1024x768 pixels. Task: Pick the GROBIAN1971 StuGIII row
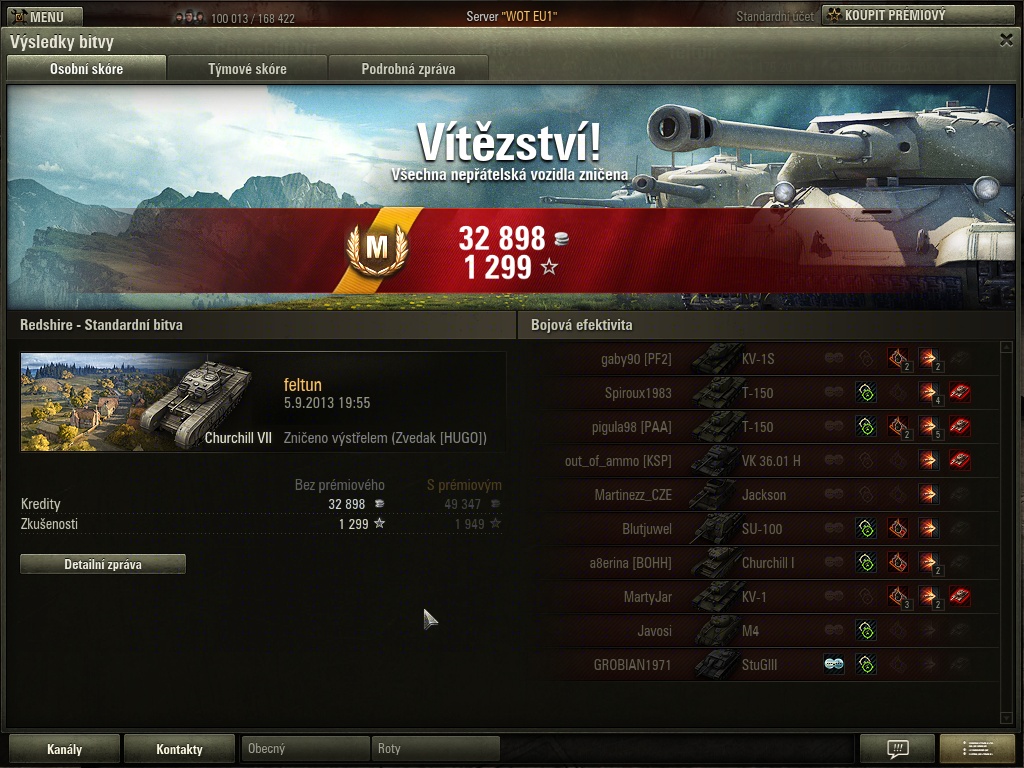pyautogui.click(x=760, y=665)
